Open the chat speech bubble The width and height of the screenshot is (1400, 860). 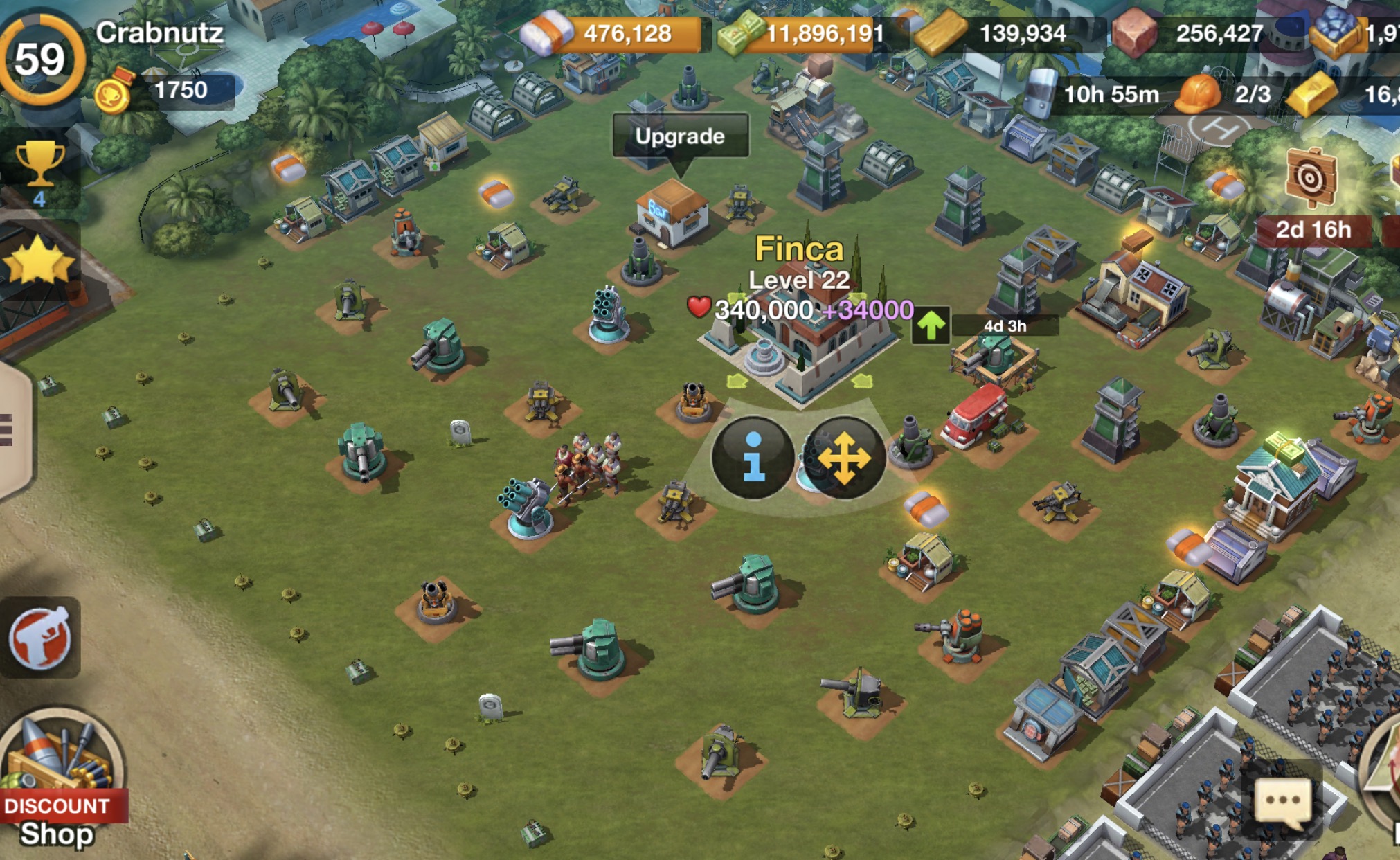tap(1282, 800)
